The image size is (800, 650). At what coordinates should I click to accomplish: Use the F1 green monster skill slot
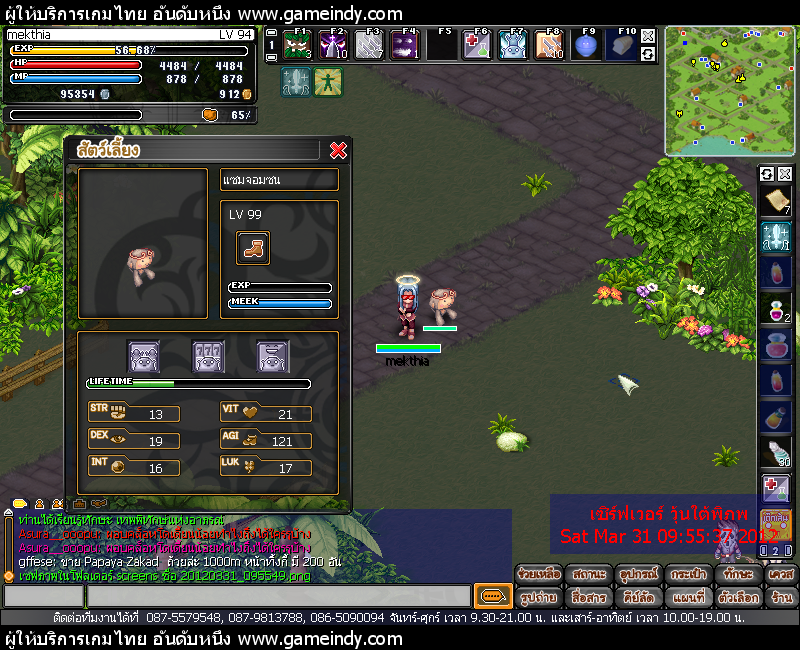[x=299, y=45]
